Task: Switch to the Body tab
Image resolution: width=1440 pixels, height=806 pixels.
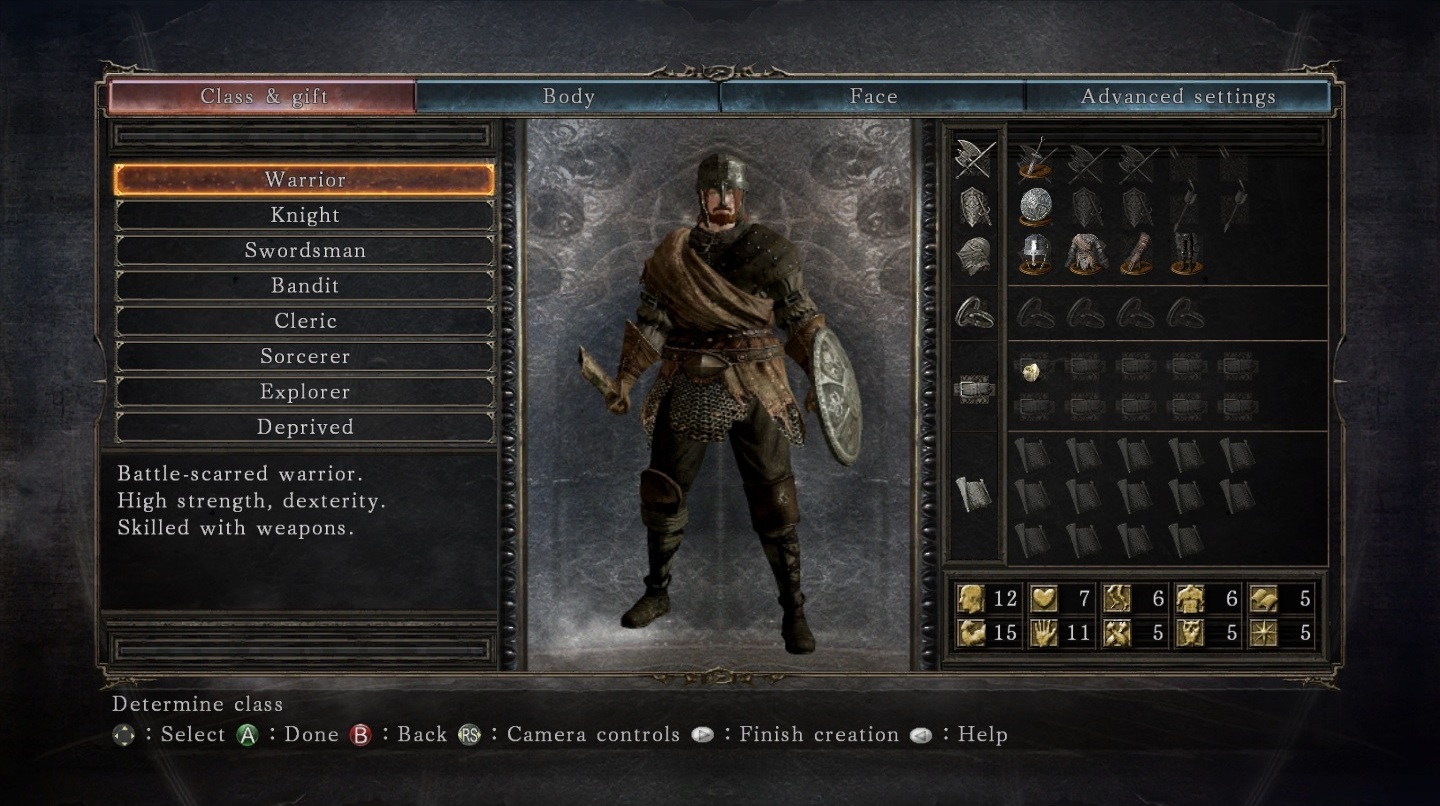Action: (x=568, y=97)
